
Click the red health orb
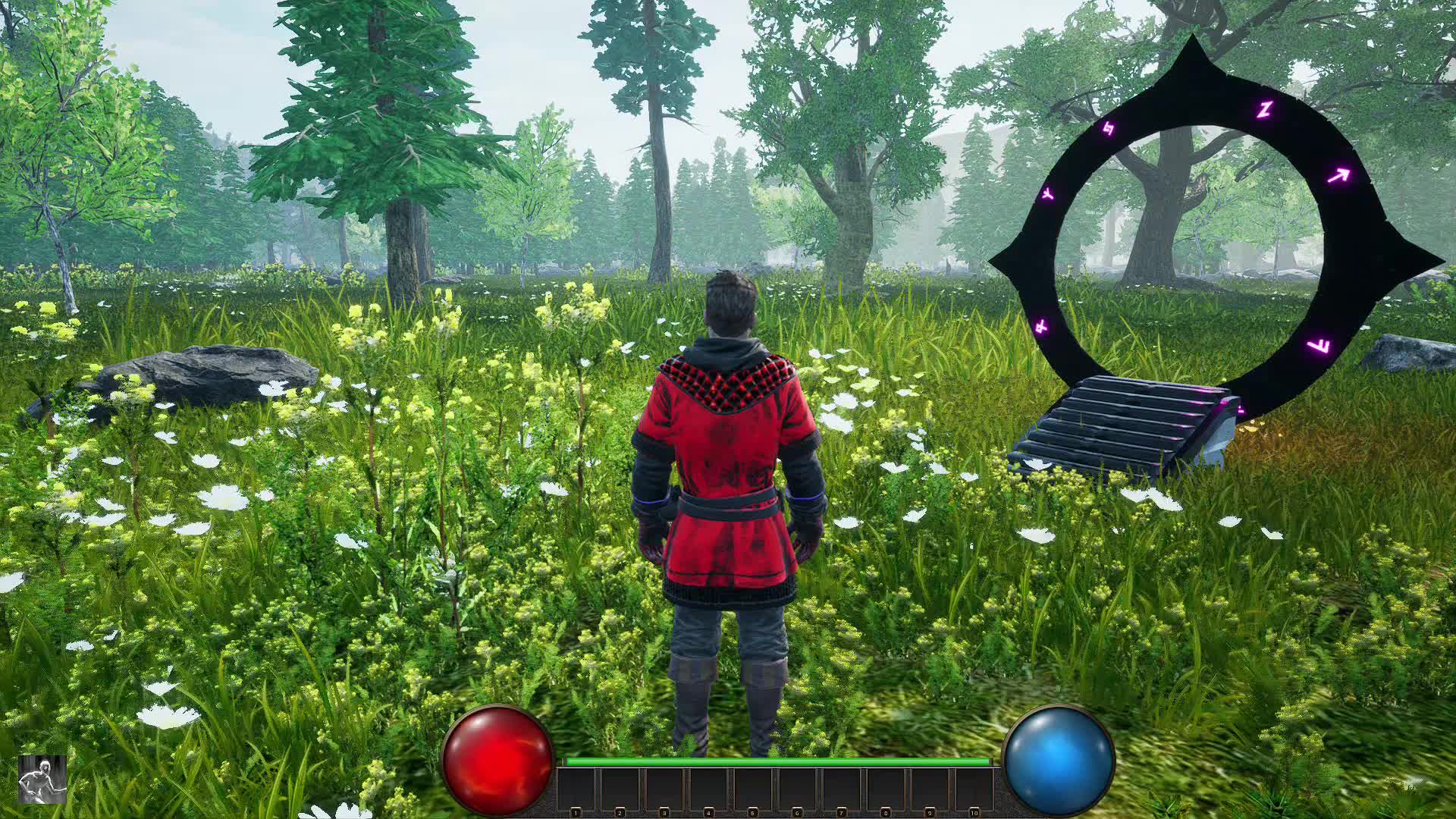[497, 758]
